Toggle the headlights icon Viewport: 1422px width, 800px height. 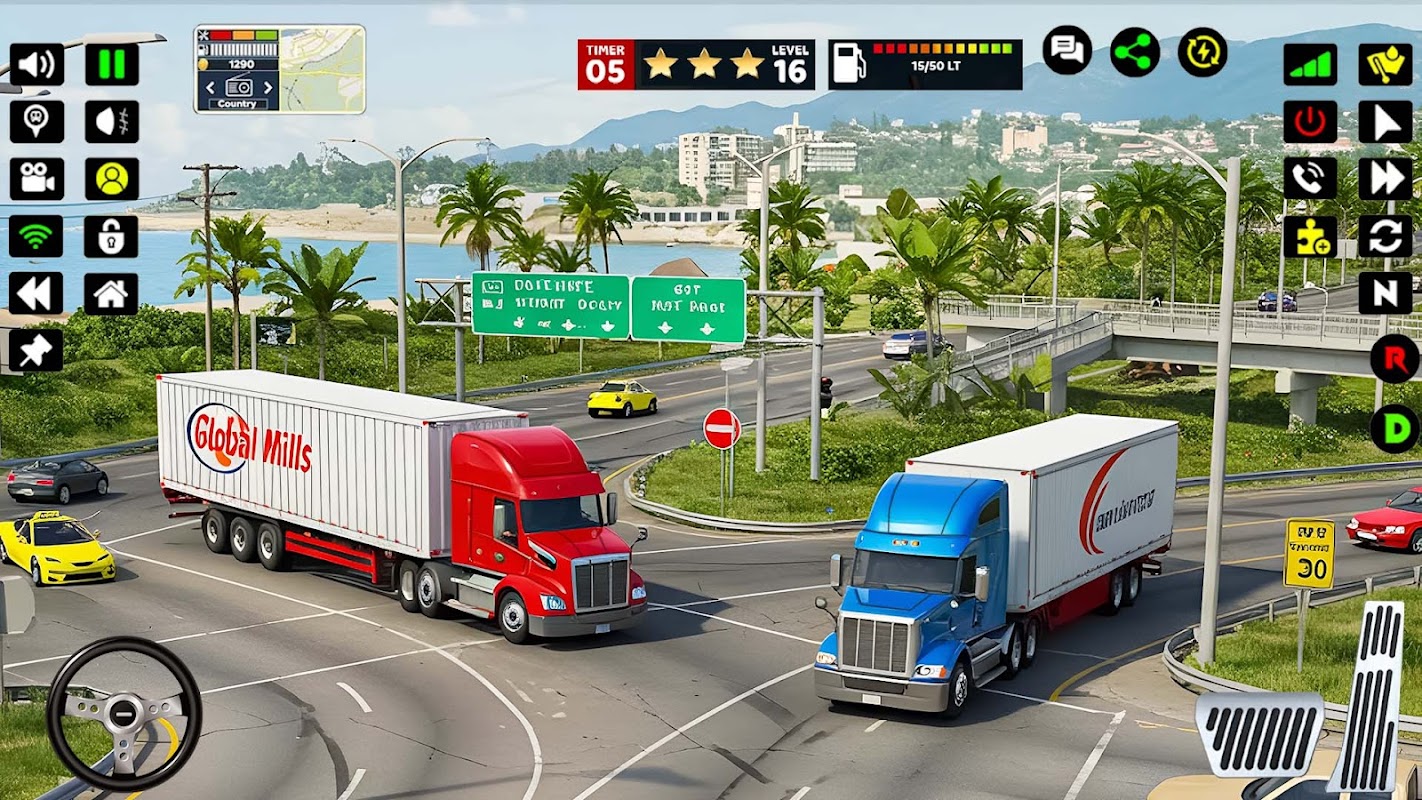point(111,122)
